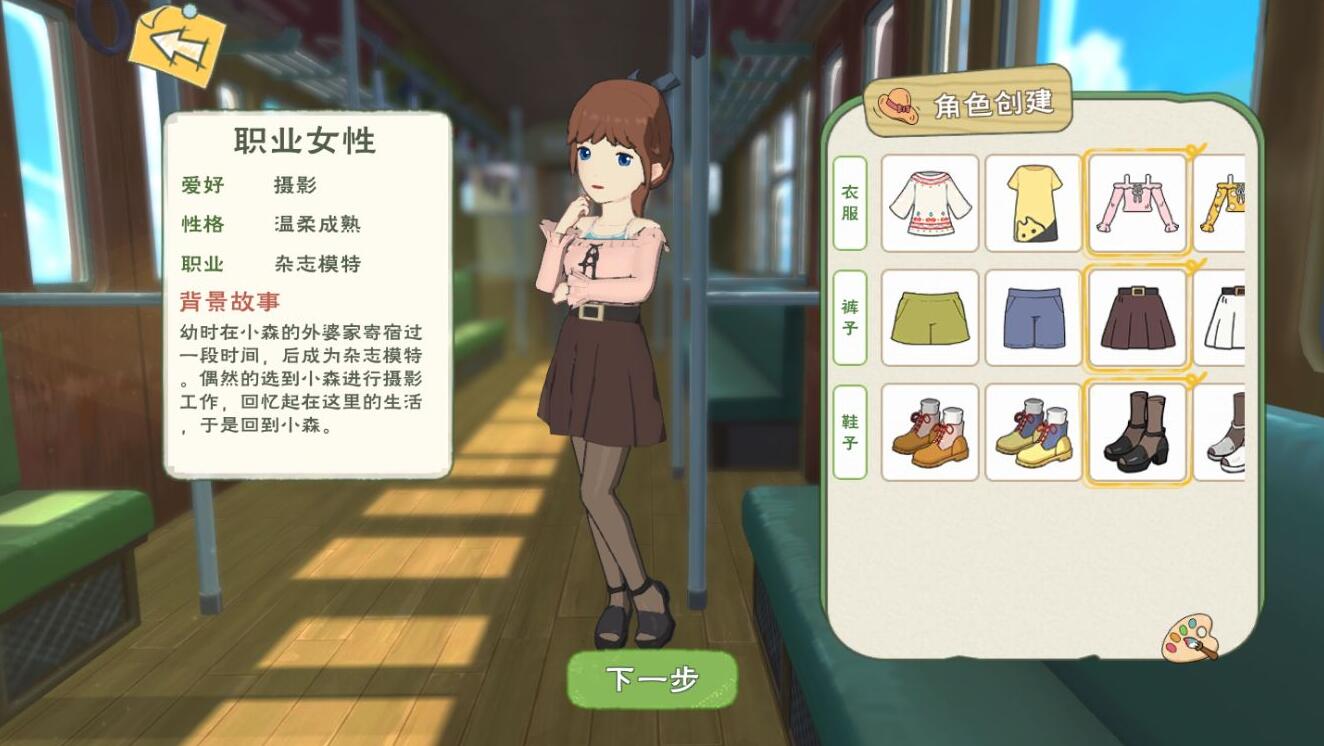Image resolution: width=1324 pixels, height=746 pixels.
Task: Select the olive green shorts
Action: [x=929, y=317]
